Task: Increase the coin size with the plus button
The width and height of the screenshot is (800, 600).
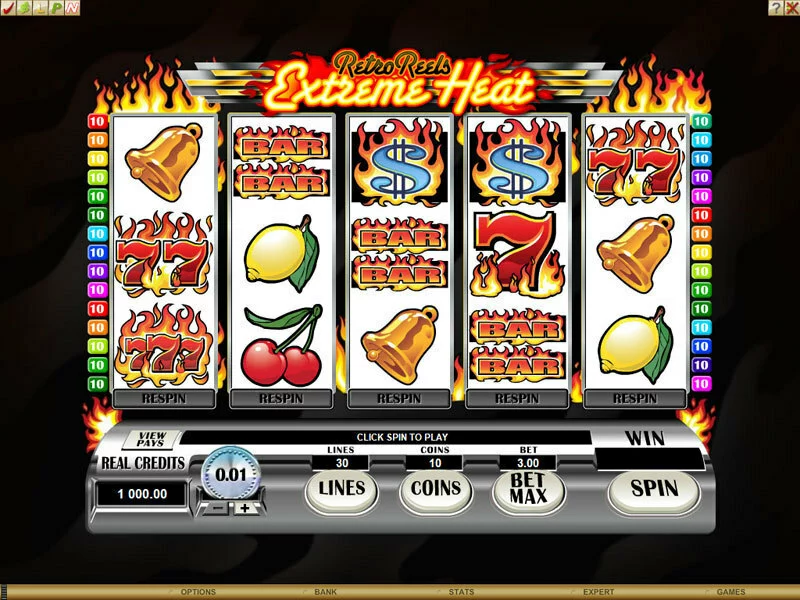Action: click(x=246, y=507)
